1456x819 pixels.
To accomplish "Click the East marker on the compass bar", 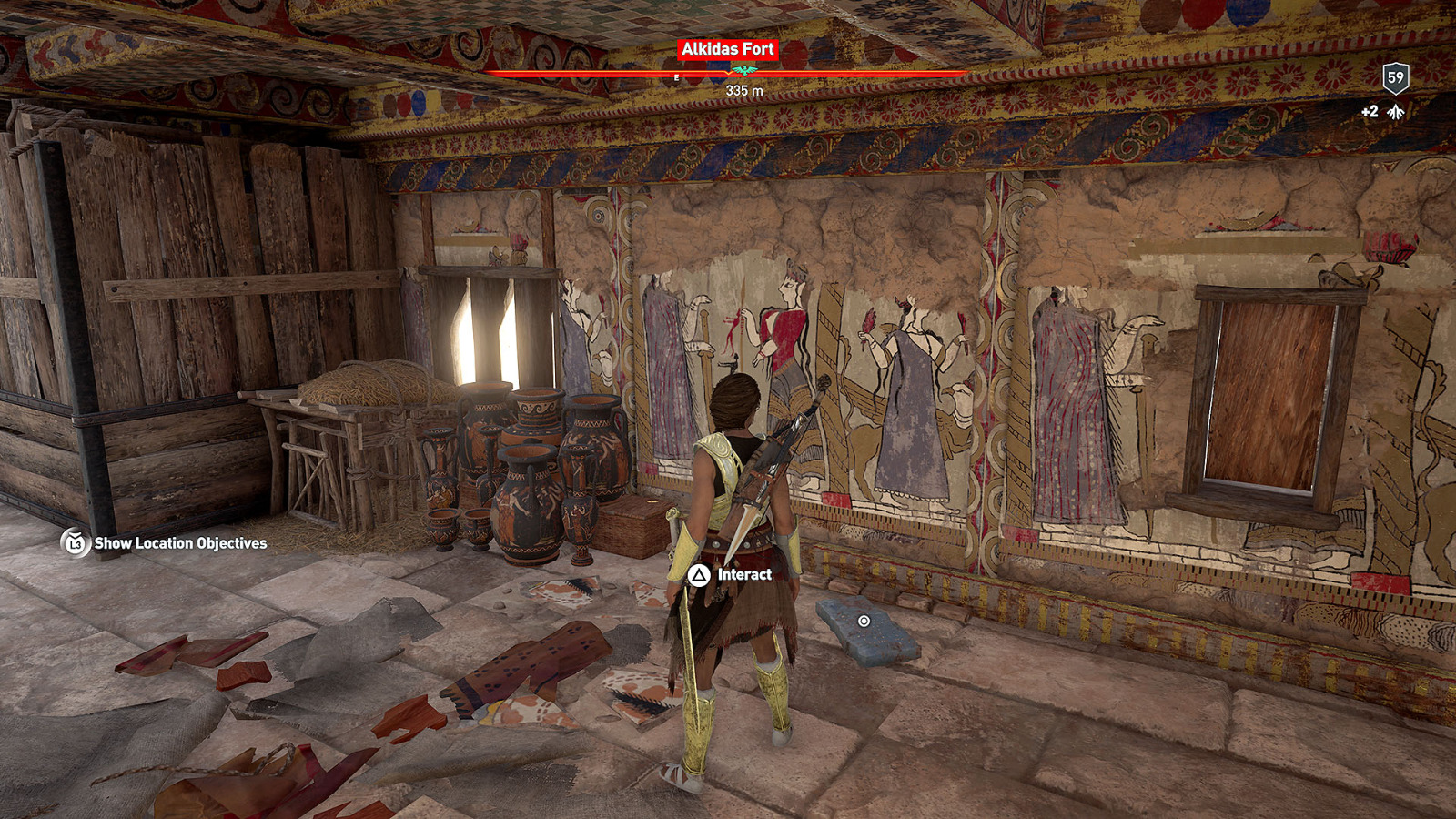I will pos(676,76).
